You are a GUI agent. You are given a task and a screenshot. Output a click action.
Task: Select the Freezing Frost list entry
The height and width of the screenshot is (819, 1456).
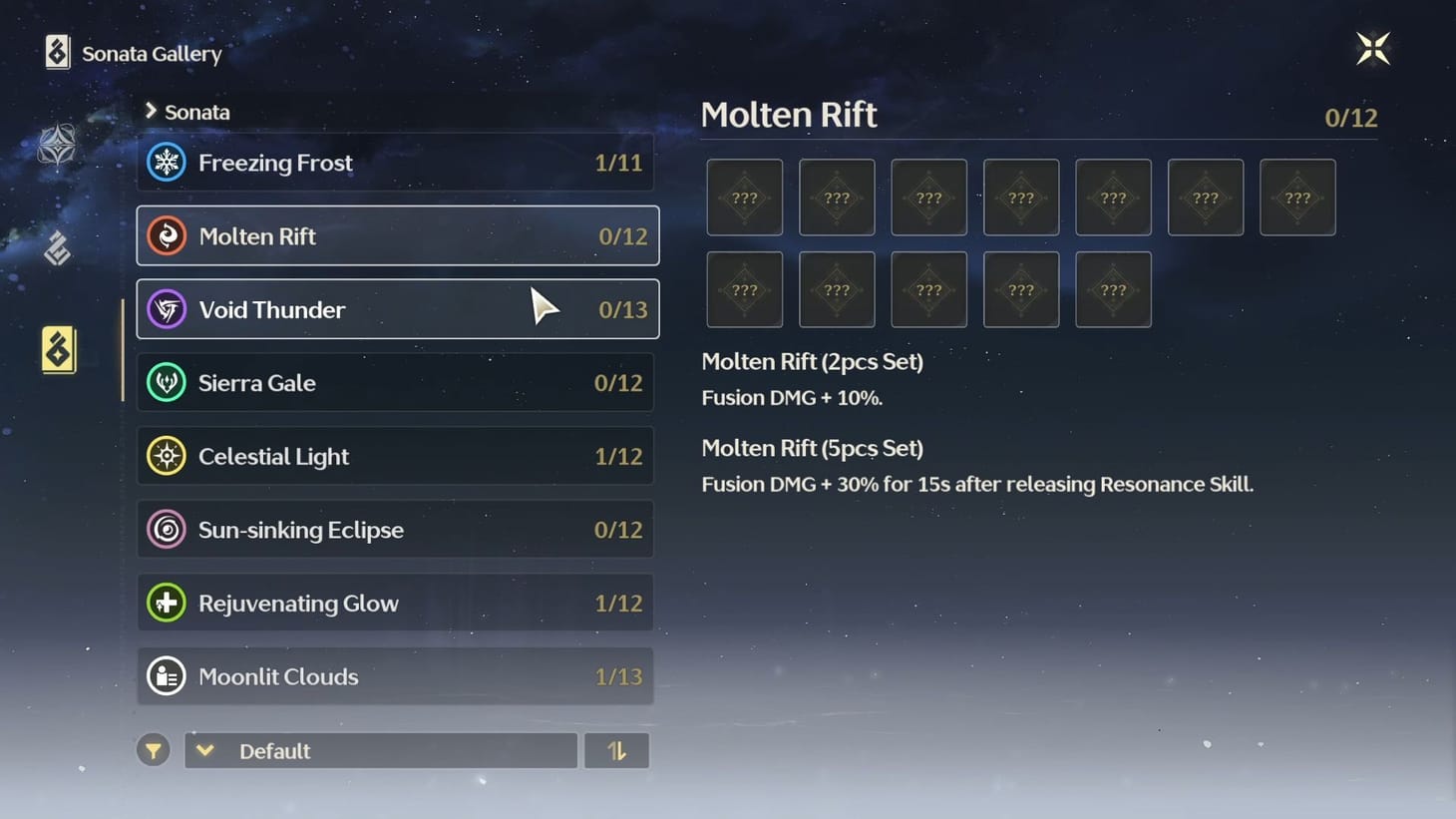[x=396, y=162]
